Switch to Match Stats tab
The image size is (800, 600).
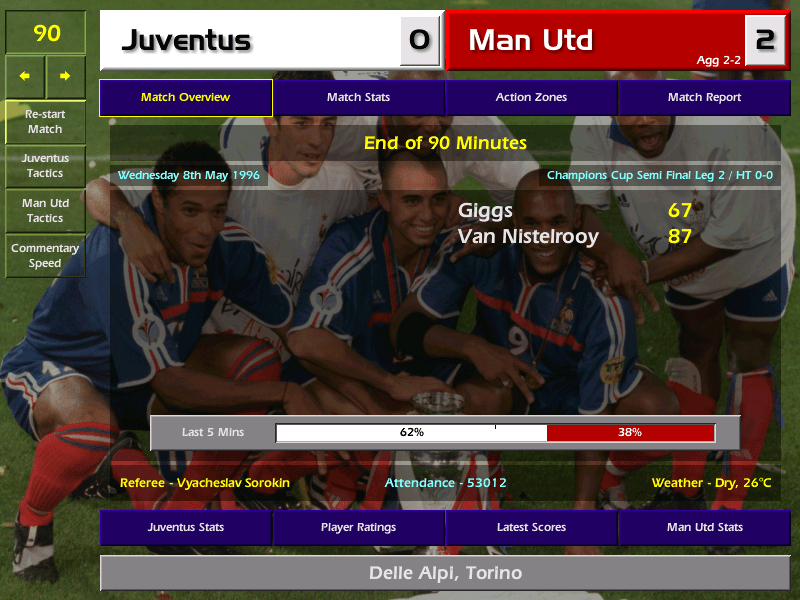(358, 98)
